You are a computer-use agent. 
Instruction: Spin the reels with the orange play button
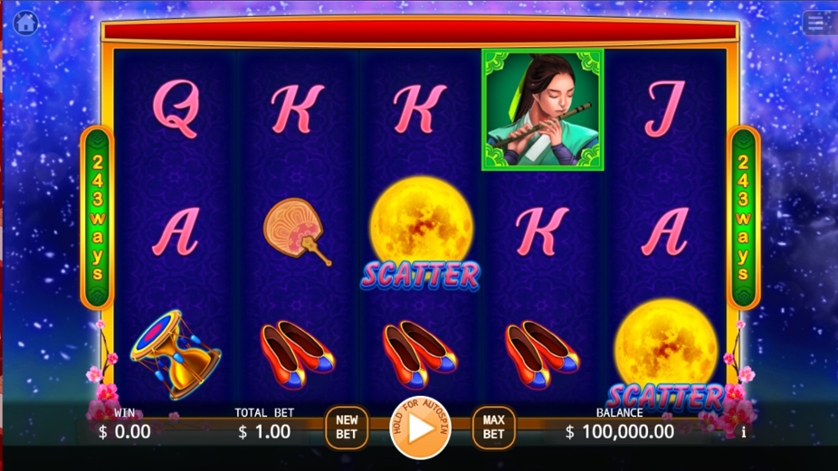420,428
